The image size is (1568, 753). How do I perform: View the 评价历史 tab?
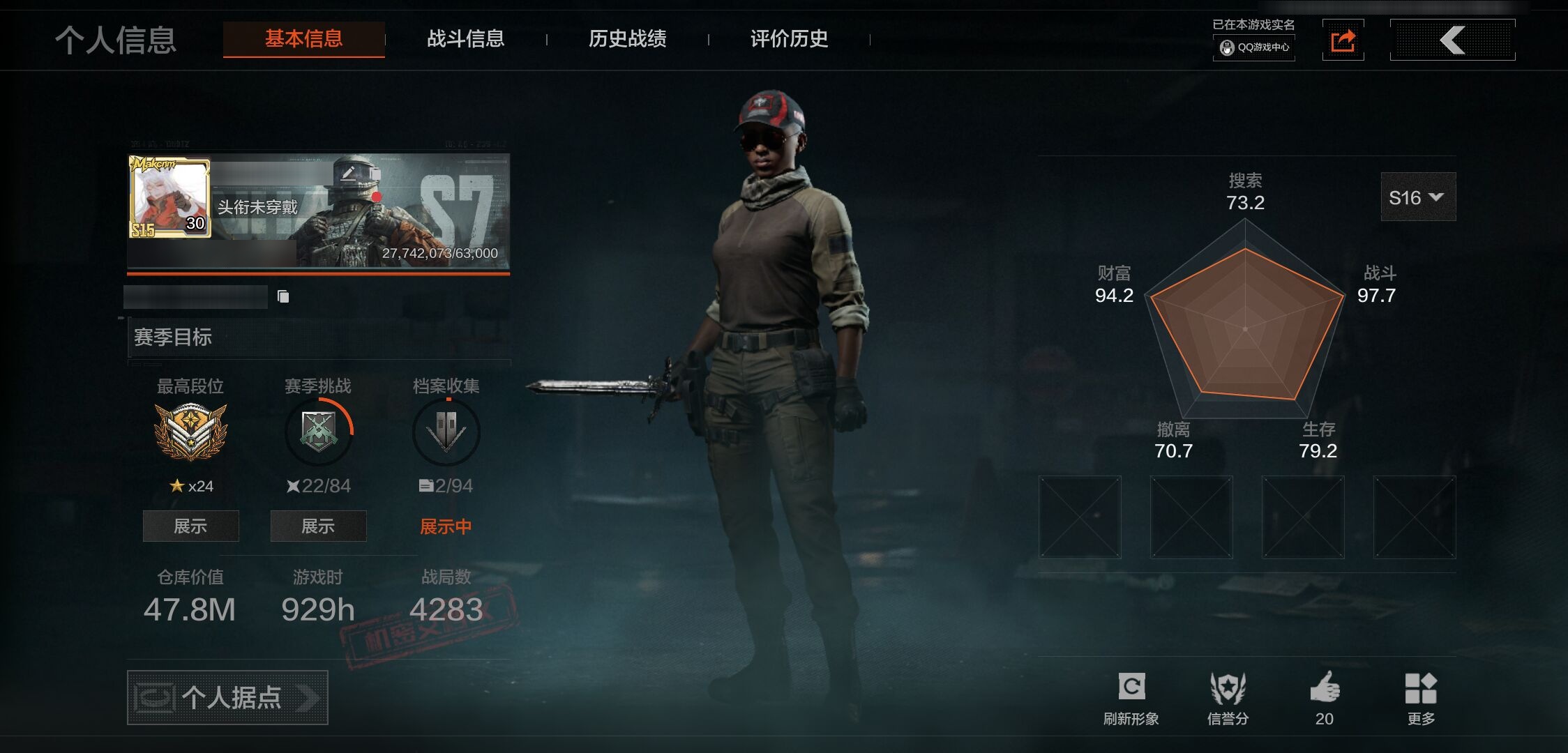[789, 39]
